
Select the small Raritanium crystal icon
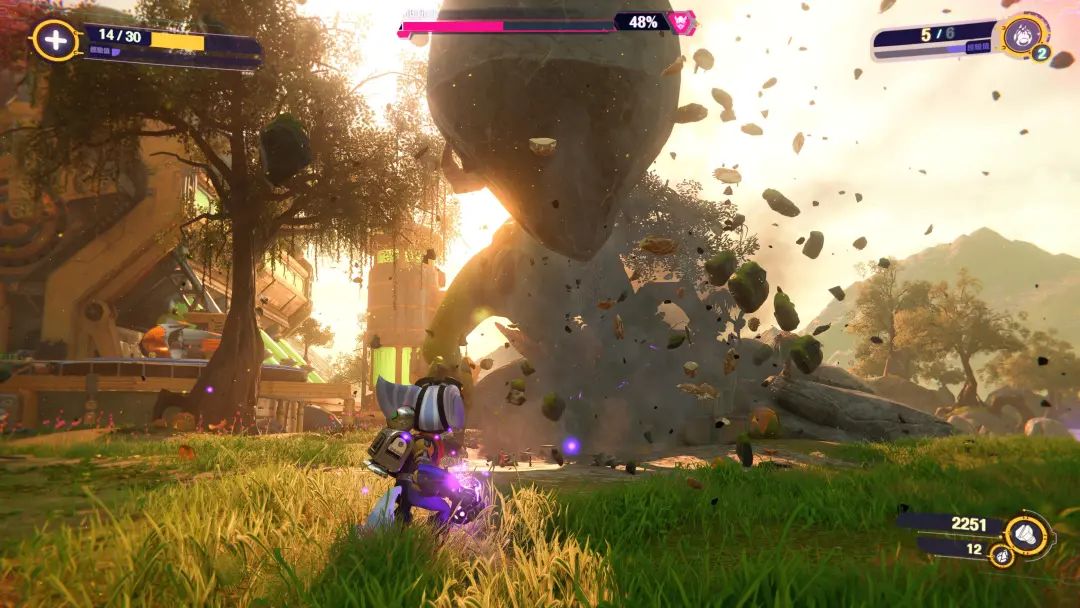coord(1001,554)
